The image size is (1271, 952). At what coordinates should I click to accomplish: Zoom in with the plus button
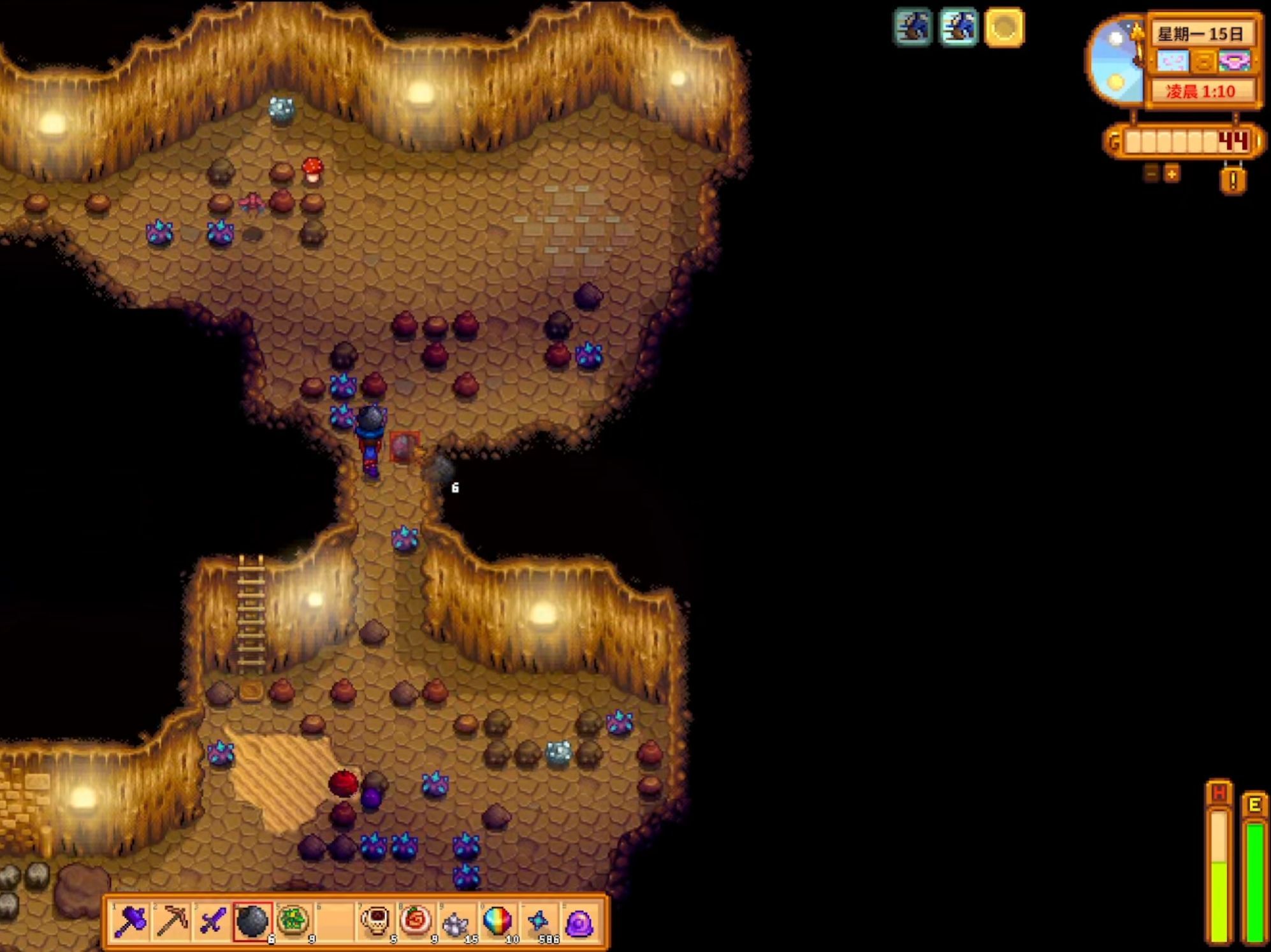(1172, 173)
